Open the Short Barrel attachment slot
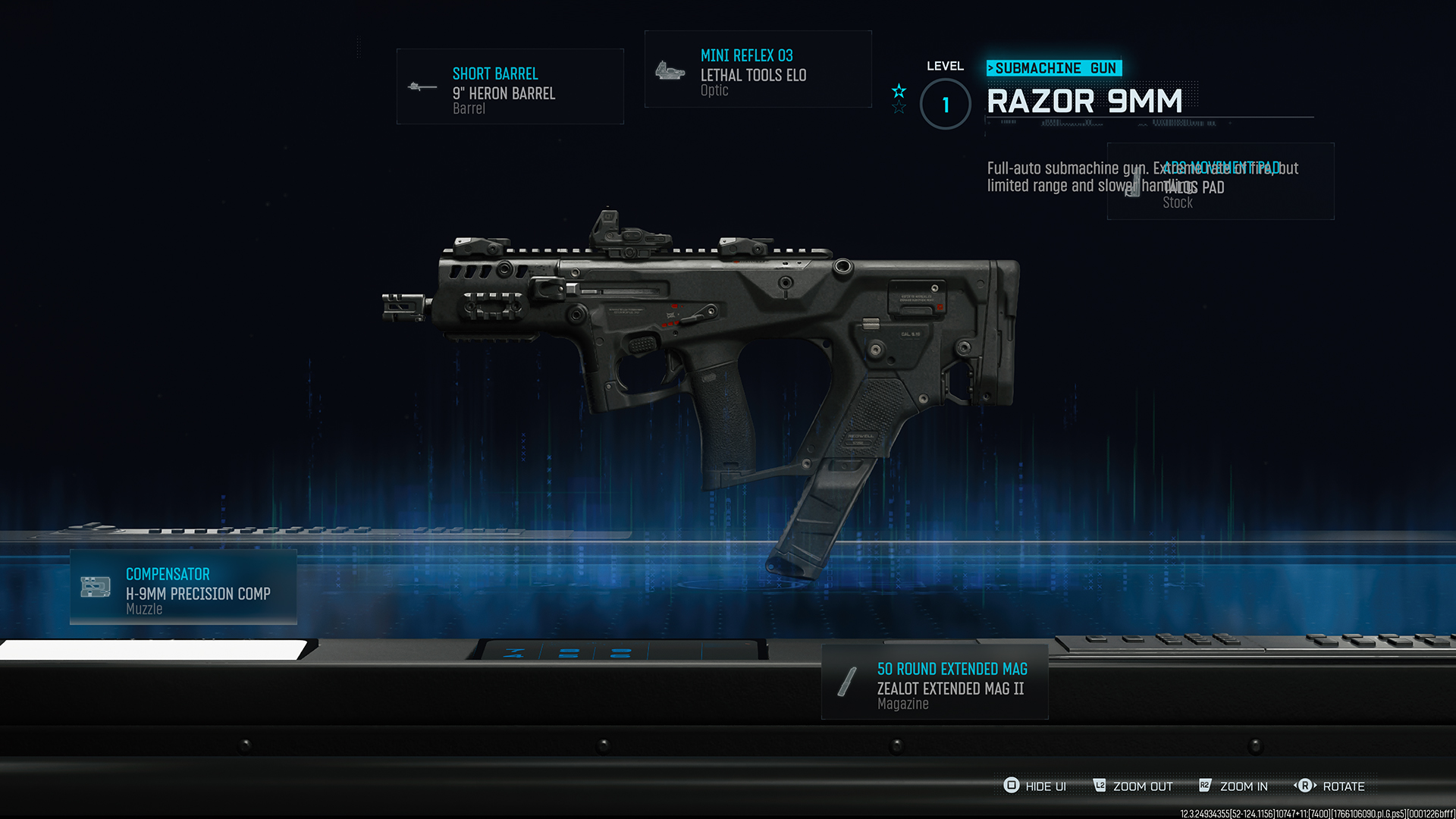 (x=510, y=86)
